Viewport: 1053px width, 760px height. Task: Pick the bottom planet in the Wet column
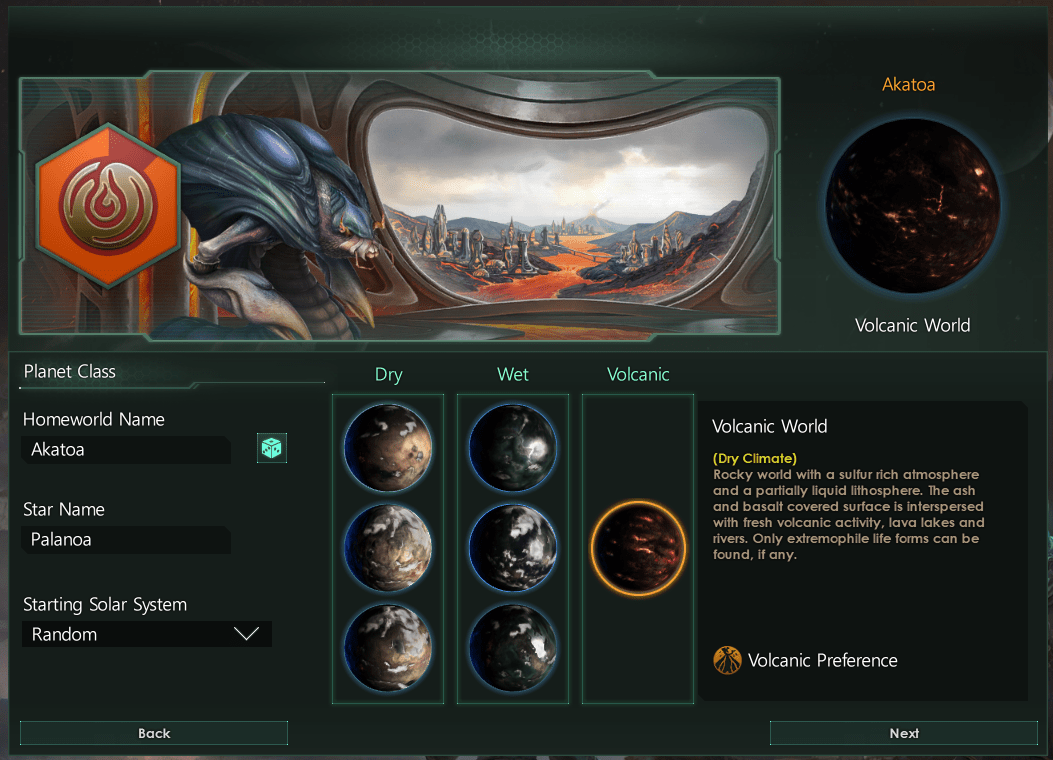(x=513, y=647)
